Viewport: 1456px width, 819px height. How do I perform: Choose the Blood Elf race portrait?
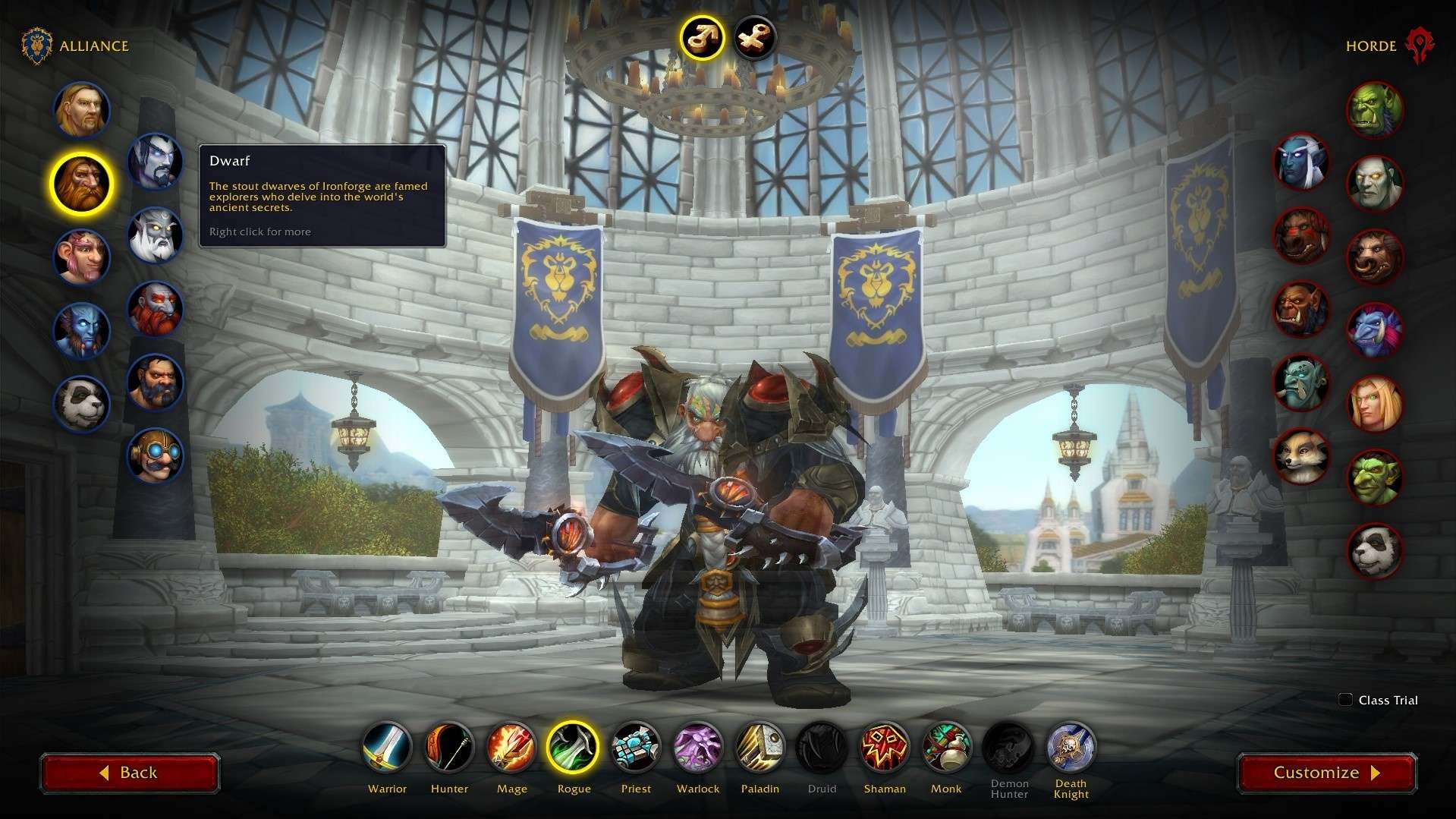click(x=1375, y=403)
